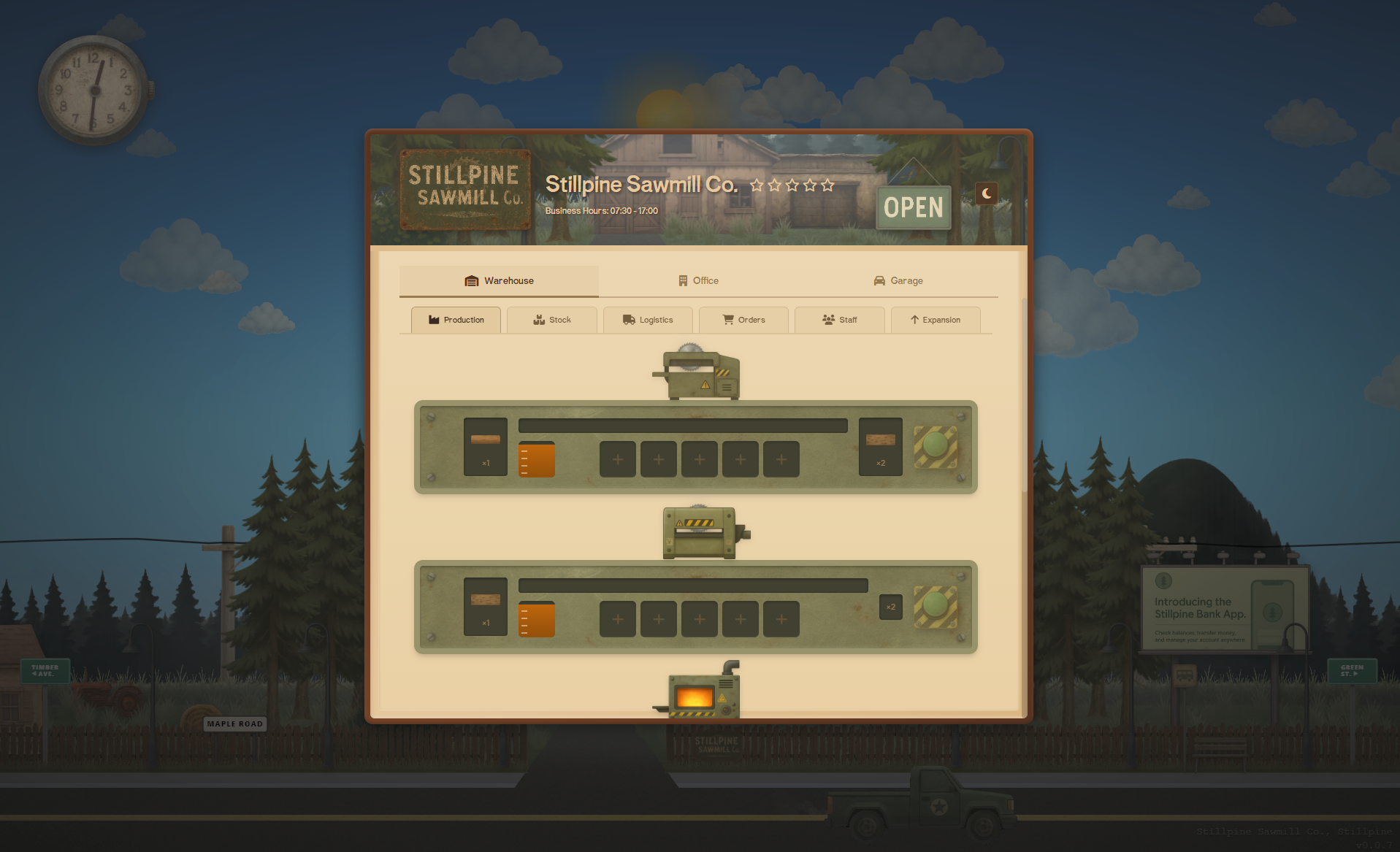Click a plus slot on the saw machine

[617, 459]
